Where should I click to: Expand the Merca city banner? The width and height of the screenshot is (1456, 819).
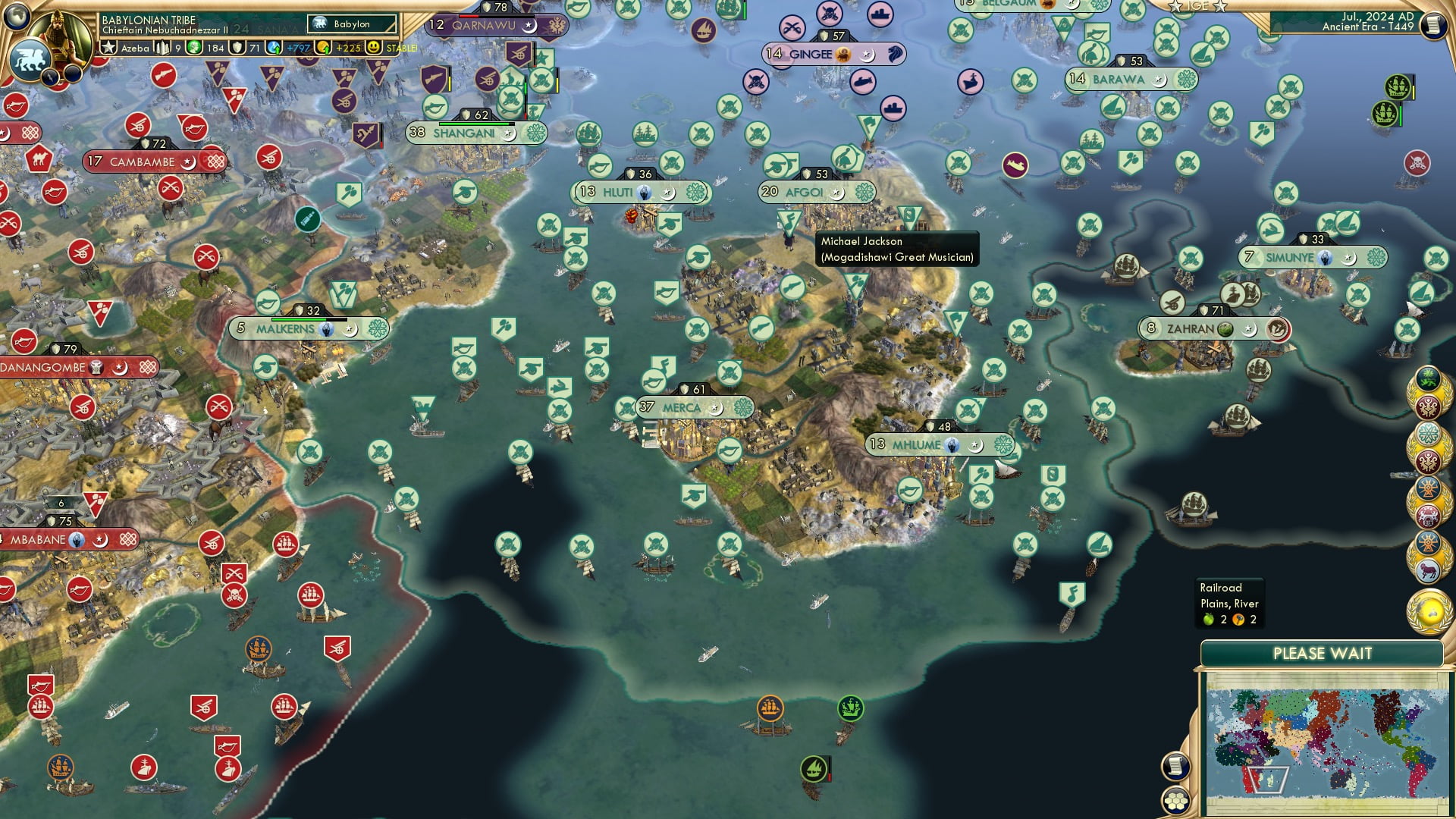point(682,407)
